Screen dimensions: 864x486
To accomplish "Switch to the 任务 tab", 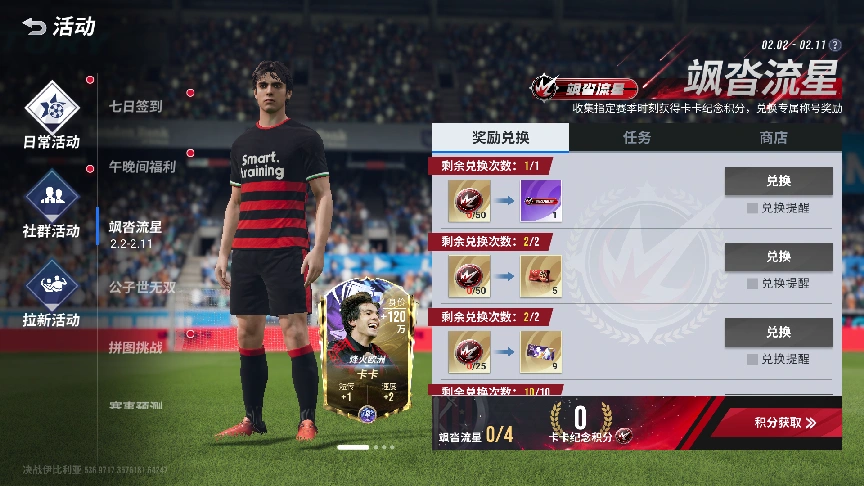I will pos(637,138).
